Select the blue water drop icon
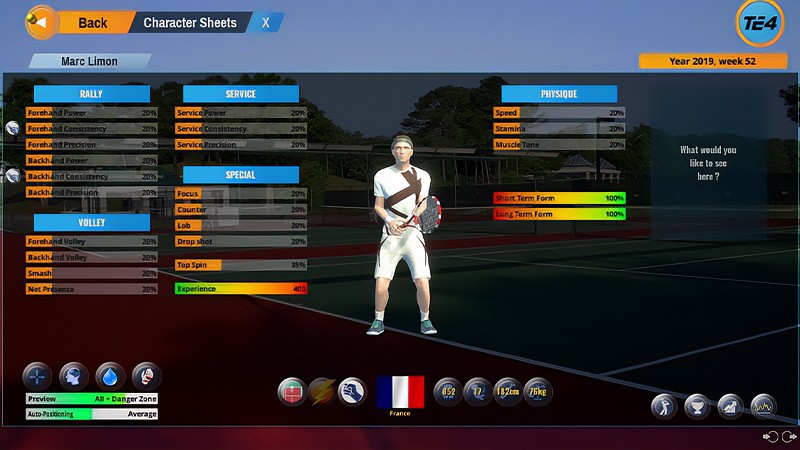This screenshot has height=450, width=800. (x=110, y=376)
